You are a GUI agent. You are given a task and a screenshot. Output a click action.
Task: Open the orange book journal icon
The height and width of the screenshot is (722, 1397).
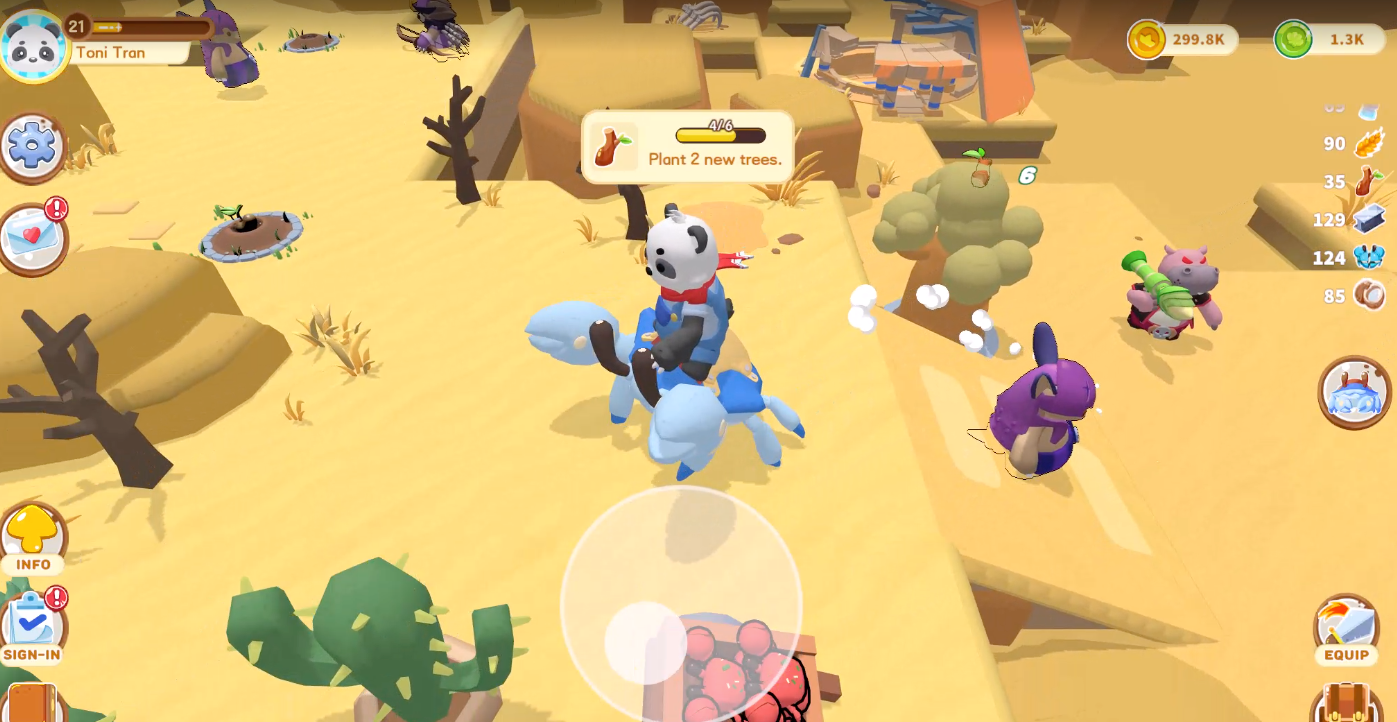[30, 704]
